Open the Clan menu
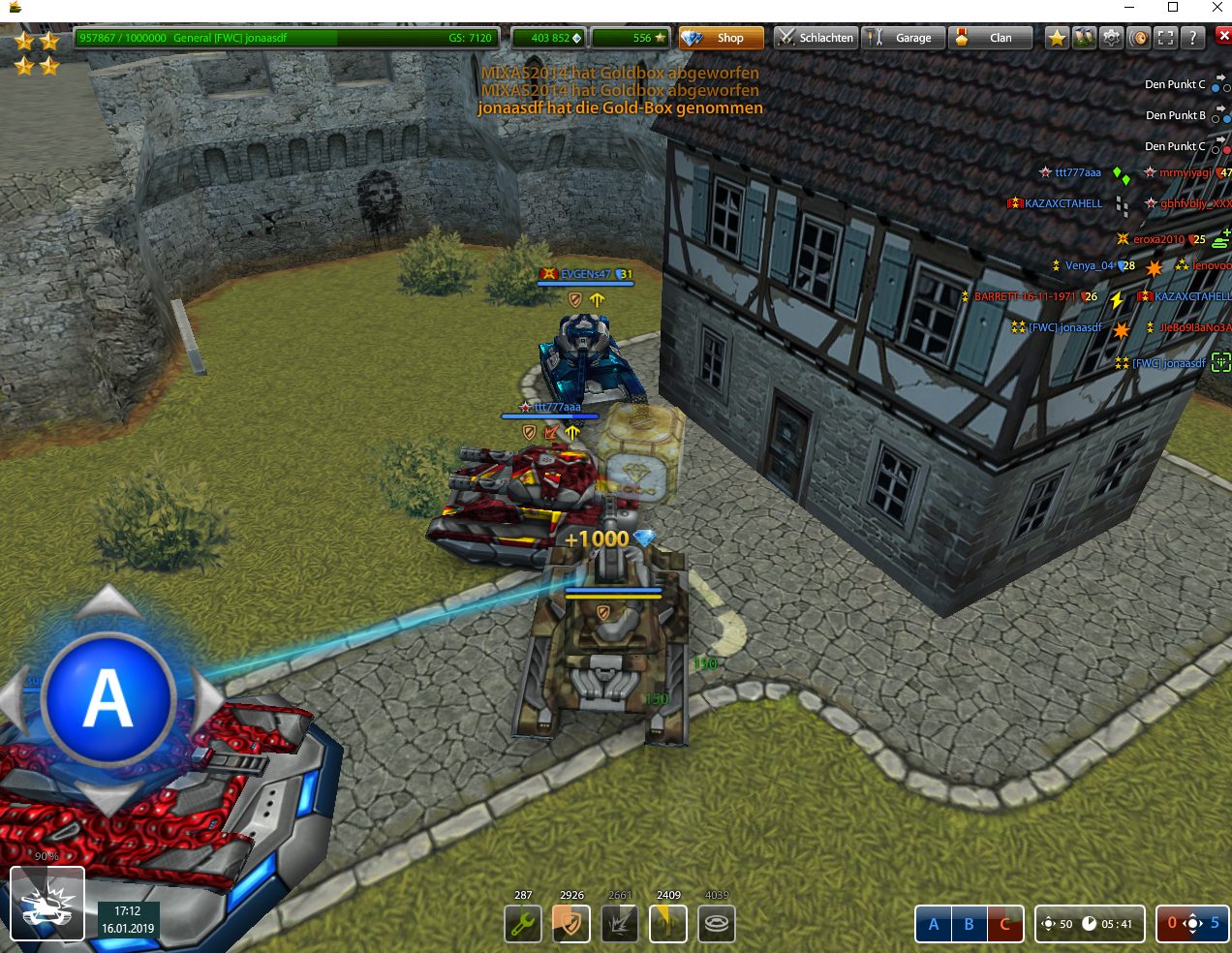The width and height of the screenshot is (1232, 953). tap(989, 38)
